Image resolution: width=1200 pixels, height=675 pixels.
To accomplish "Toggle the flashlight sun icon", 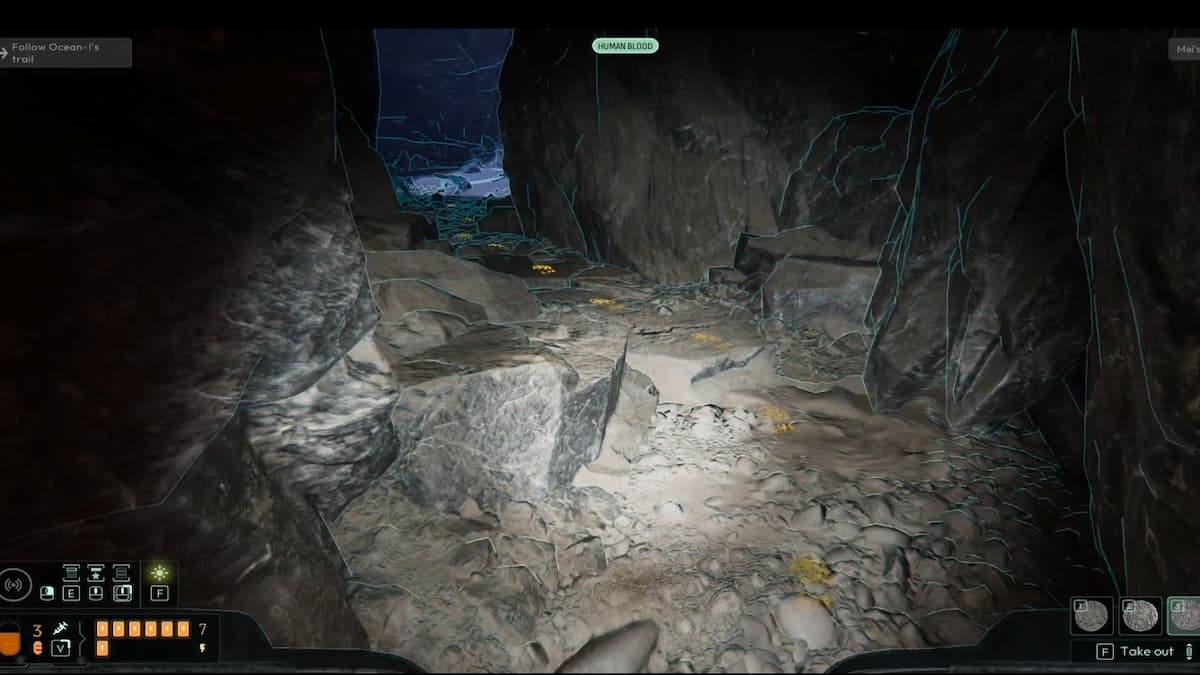I will (159, 574).
